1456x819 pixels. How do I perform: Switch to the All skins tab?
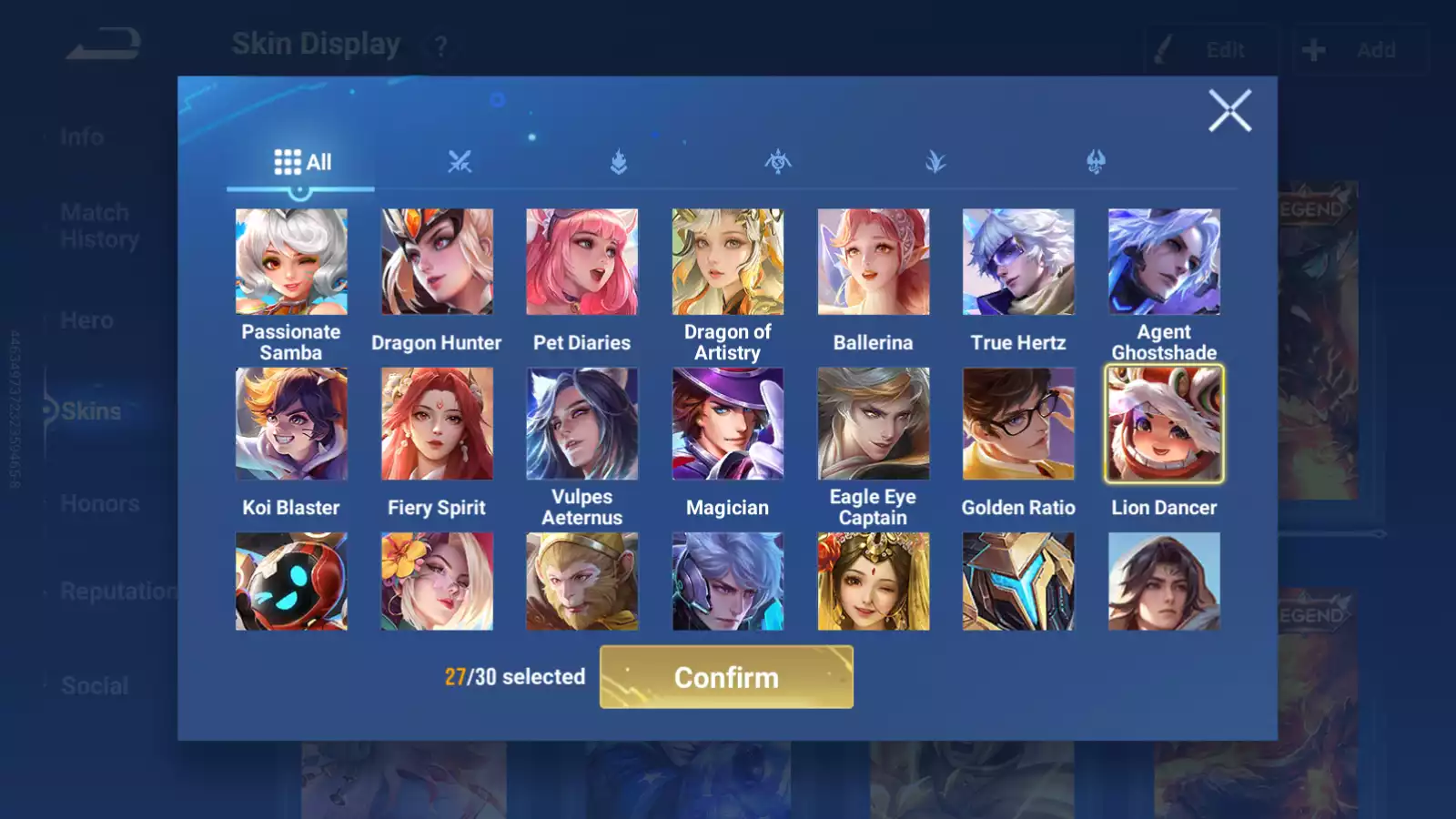tap(302, 163)
